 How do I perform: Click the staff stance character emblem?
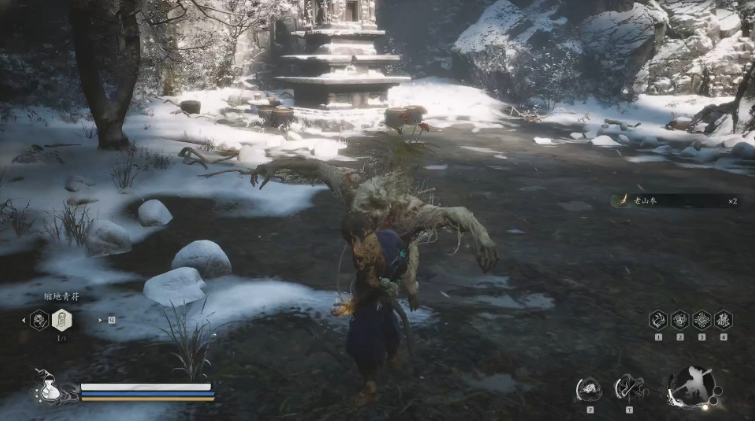691,387
